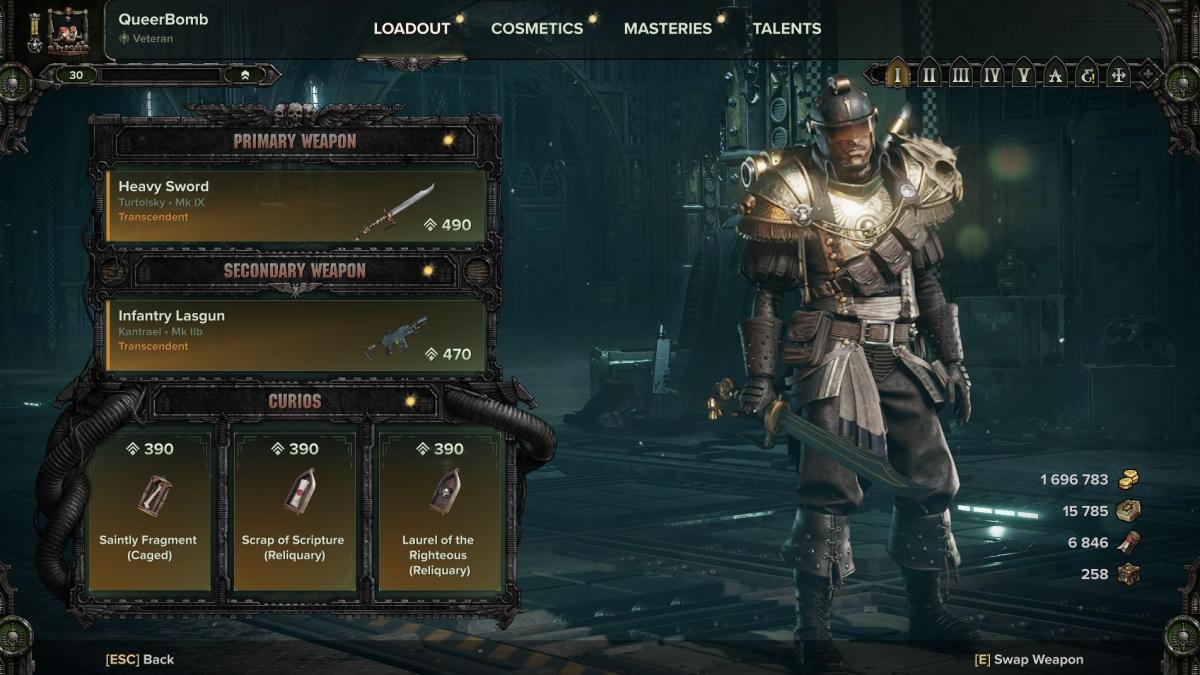Image resolution: width=1200 pixels, height=675 pixels.
Task: Add a new loadout preset with plus button
Action: click(x=1150, y=74)
